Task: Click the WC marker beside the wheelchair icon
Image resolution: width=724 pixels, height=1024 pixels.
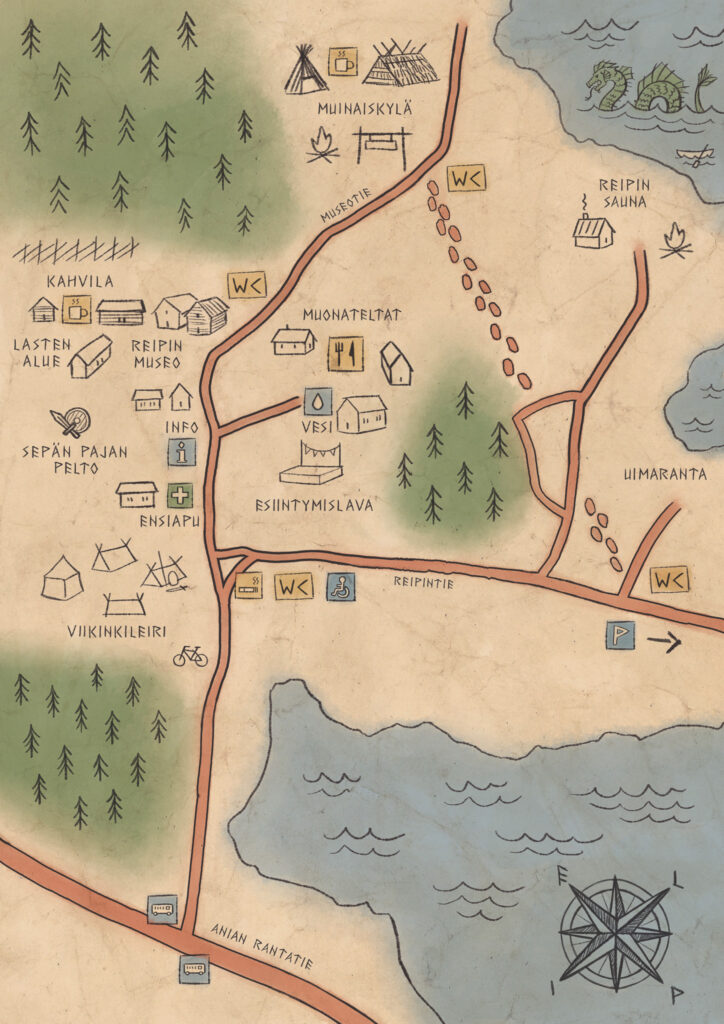Action: 294,587
